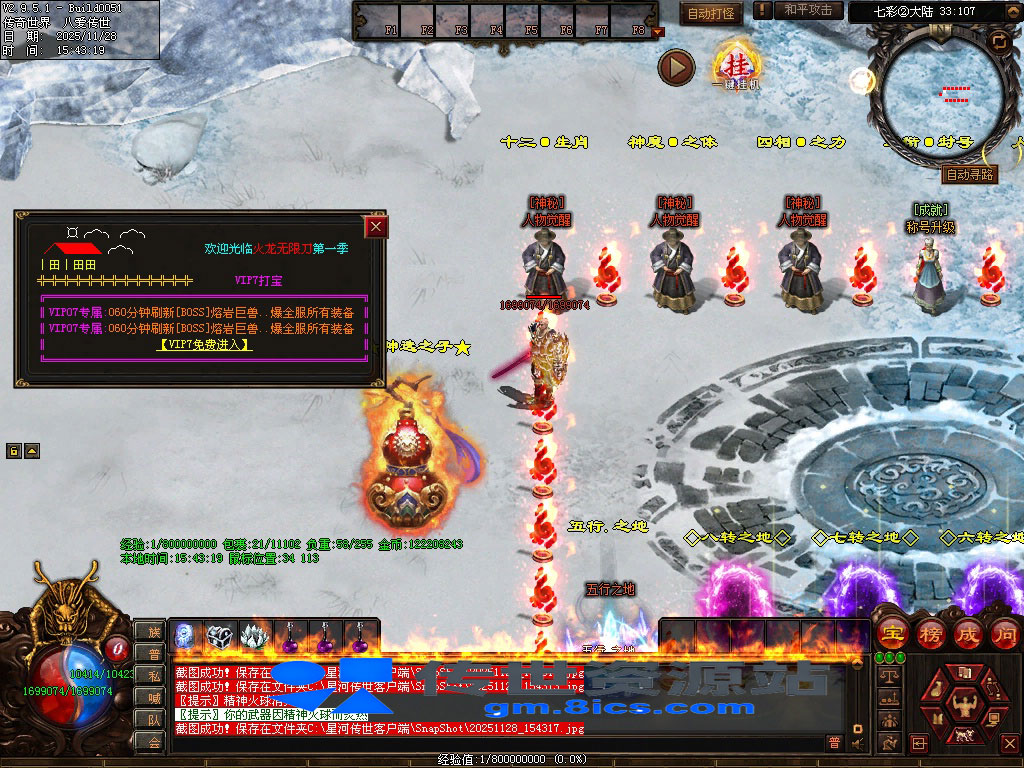This screenshot has width=1024, height=768.
Task: Click the minimap refresh arrows icon
Action: click(998, 40)
